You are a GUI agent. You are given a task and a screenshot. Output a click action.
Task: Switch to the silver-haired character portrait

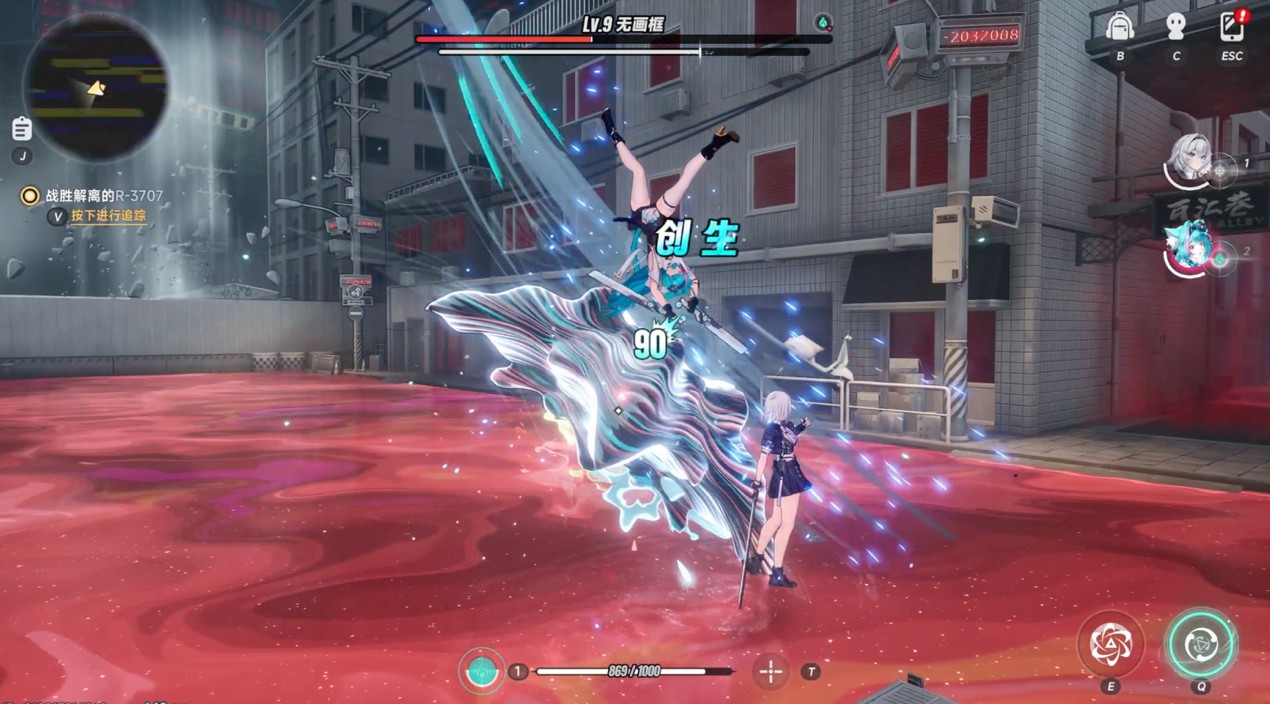tap(1190, 159)
